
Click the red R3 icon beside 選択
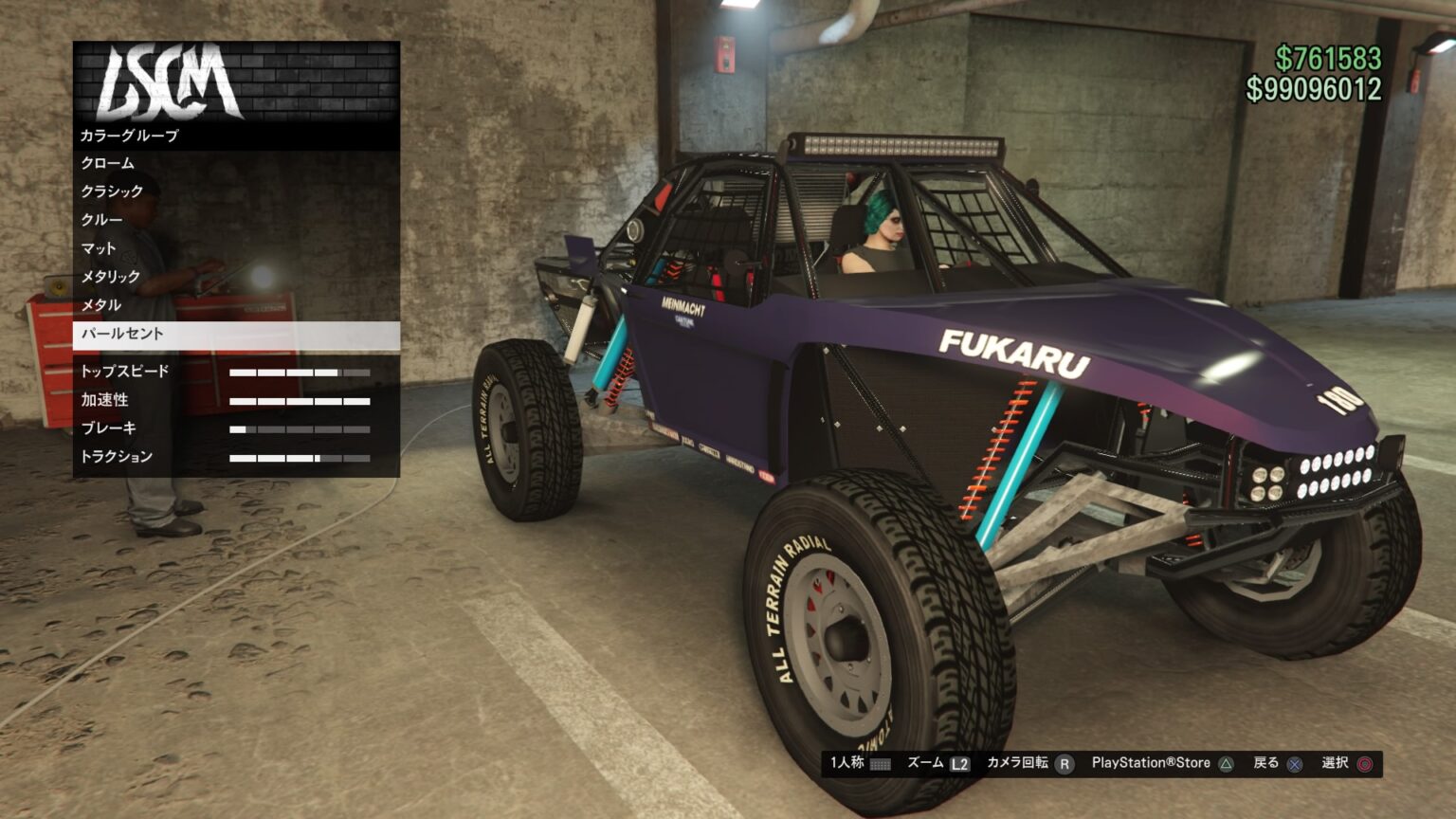pyautogui.click(x=1363, y=763)
